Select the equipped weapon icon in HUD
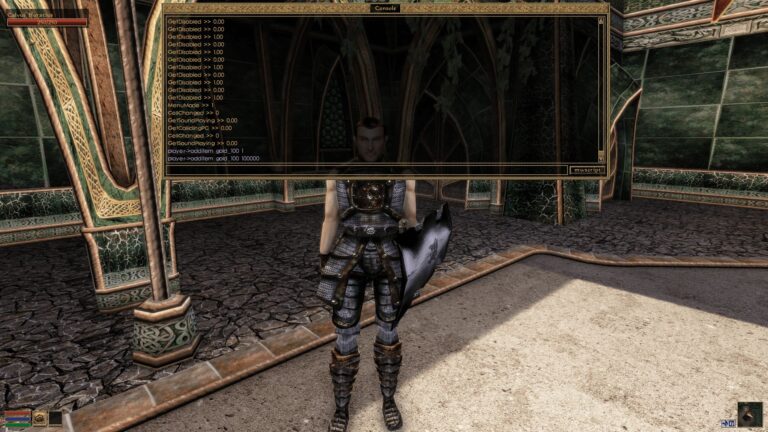This screenshot has height=432, width=768. tap(39, 418)
